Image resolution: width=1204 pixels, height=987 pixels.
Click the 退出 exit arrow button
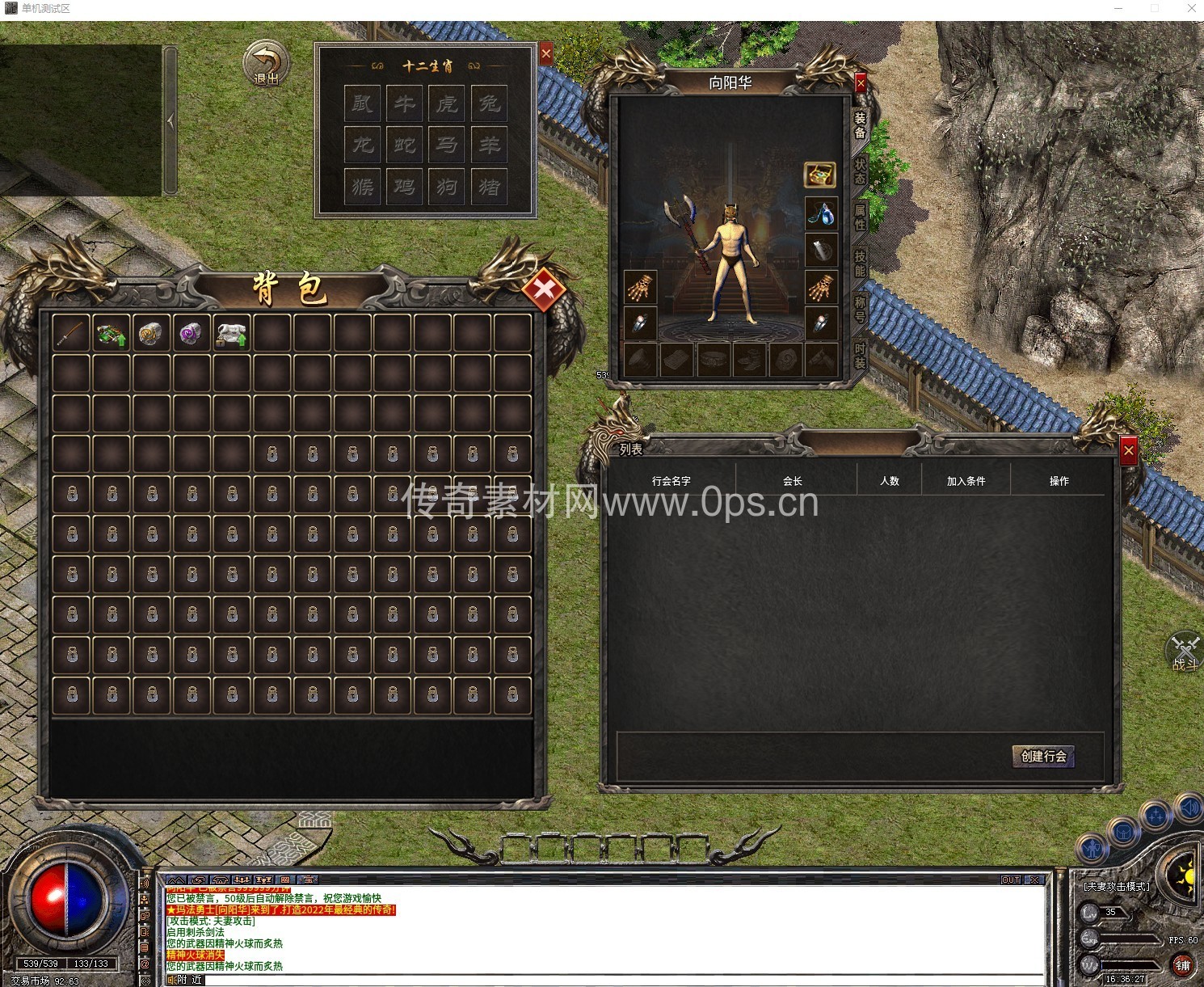coord(266,64)
